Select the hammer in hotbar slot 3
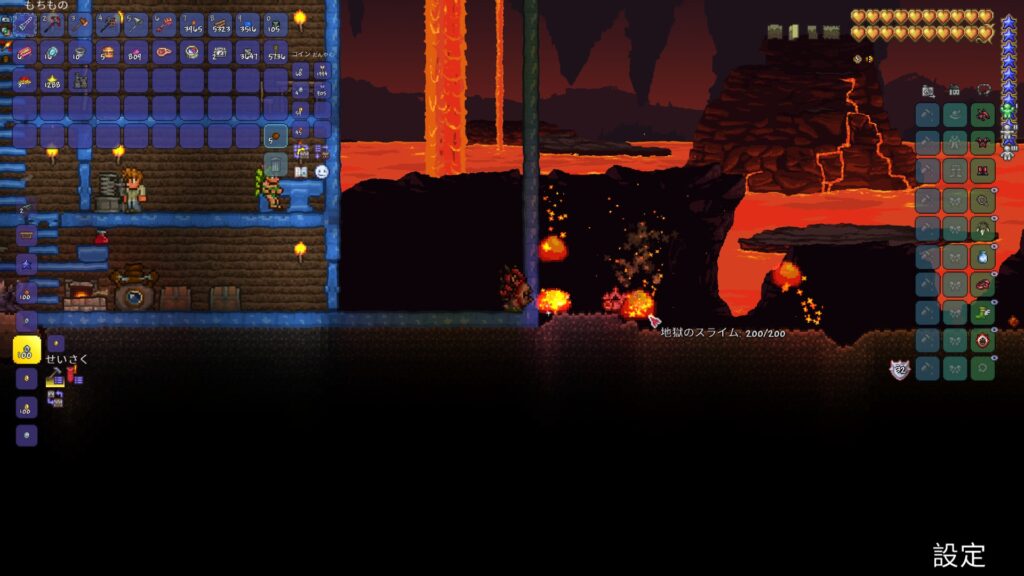The height and width of the screenshot is (576, 1024). click(x=80, y=24)
